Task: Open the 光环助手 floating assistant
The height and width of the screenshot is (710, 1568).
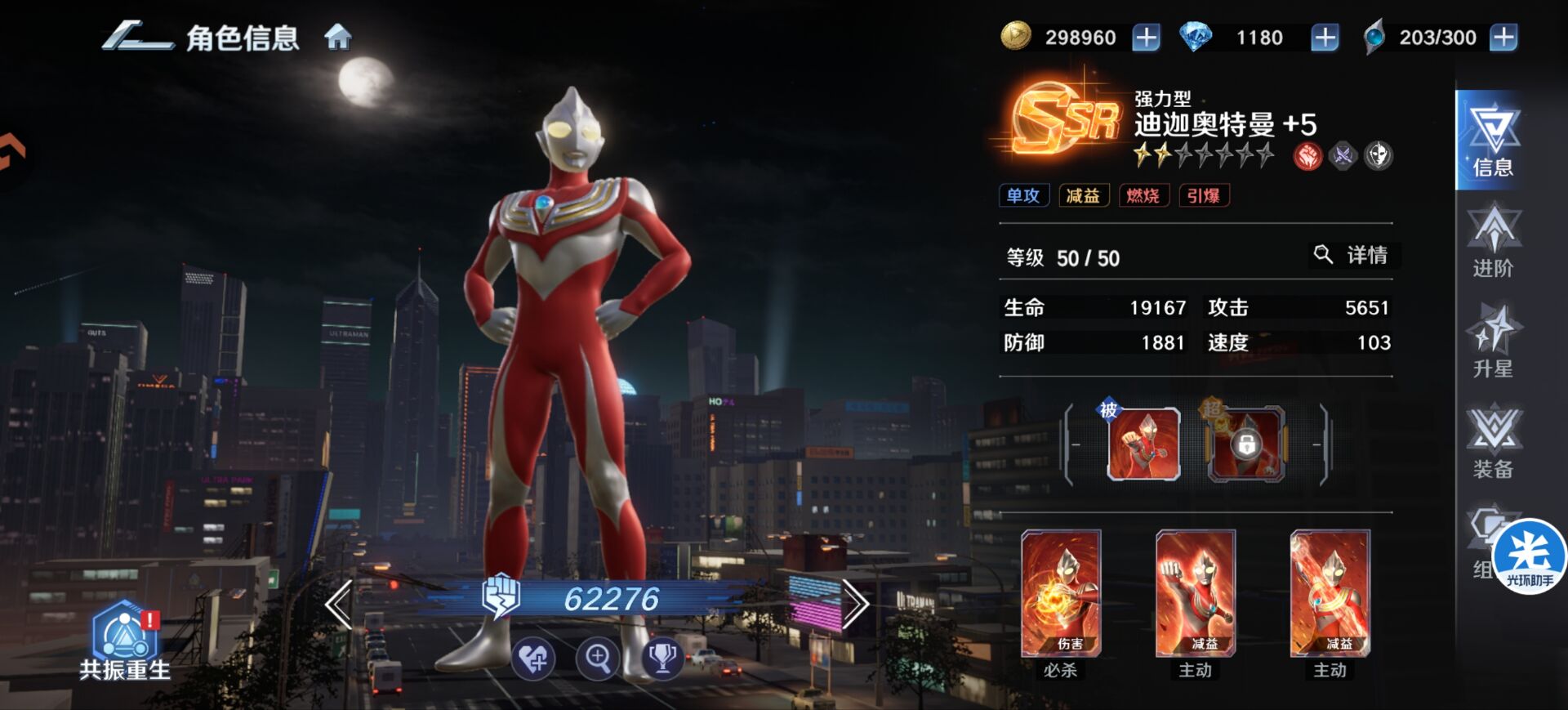Action: (x=1529, y=556)
